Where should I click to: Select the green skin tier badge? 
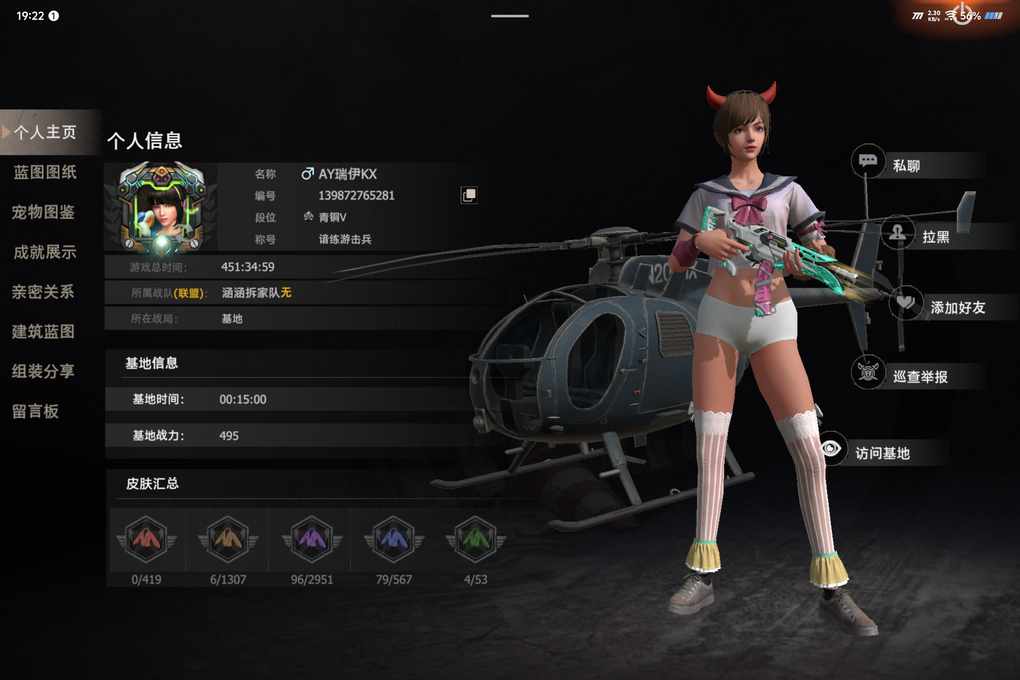[475, 540]
